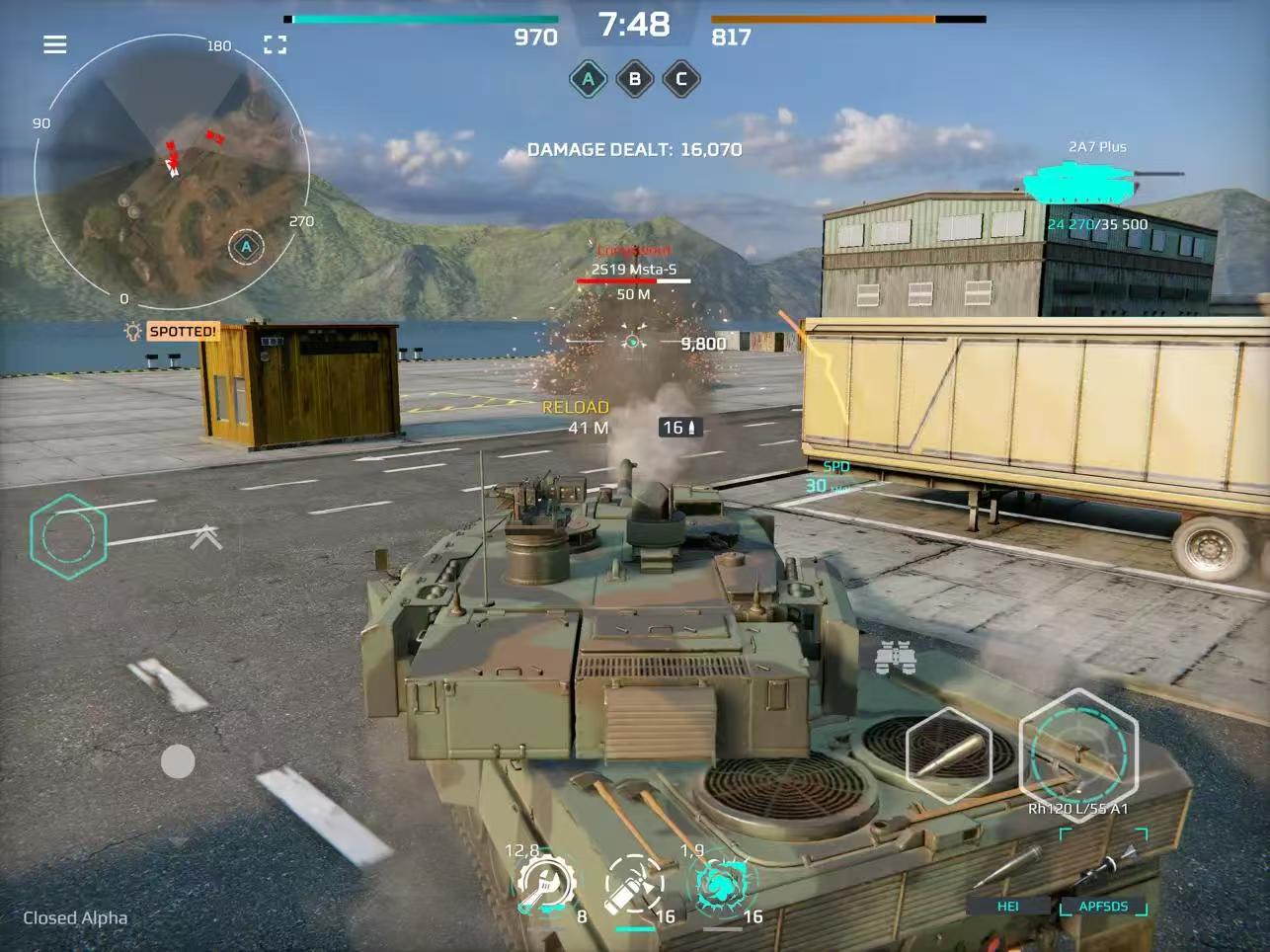Tap the 2S19 Msta-S target nameplate

click(635, 267)
